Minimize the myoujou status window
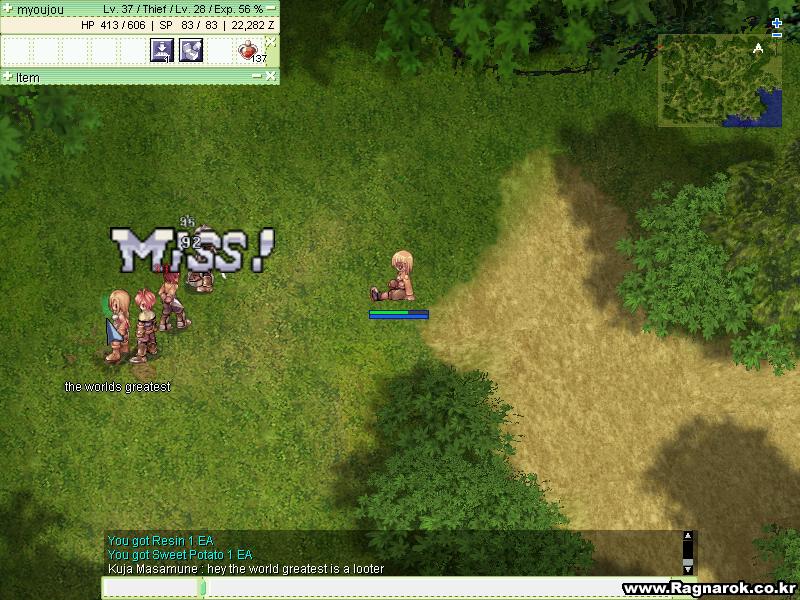 [x=271, y=8]
